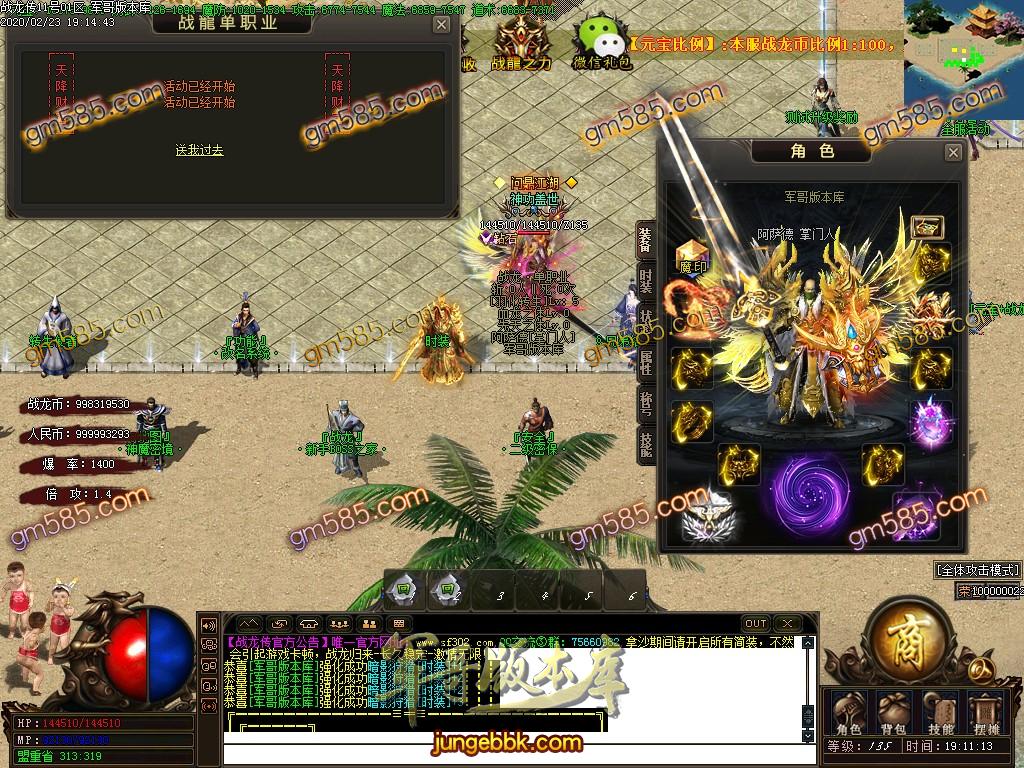
Task: Toggle the 全体攻击模式 attack mode
Action: point(977,570)
